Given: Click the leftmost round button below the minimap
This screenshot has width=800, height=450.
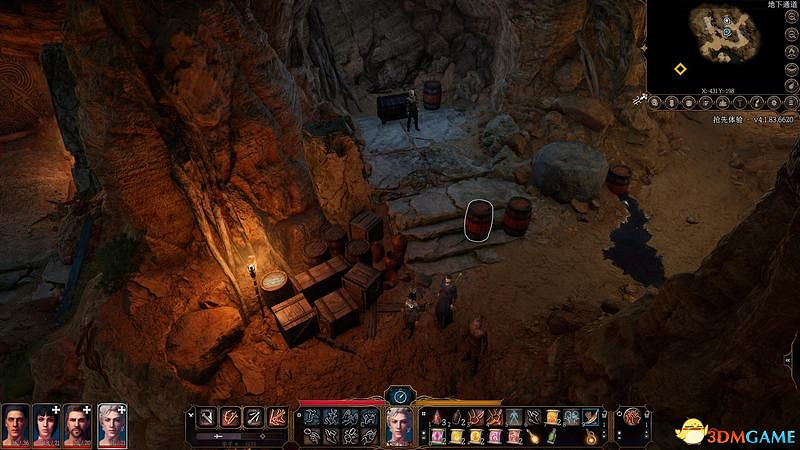Looking at the screenshot, I should [655, 101].
